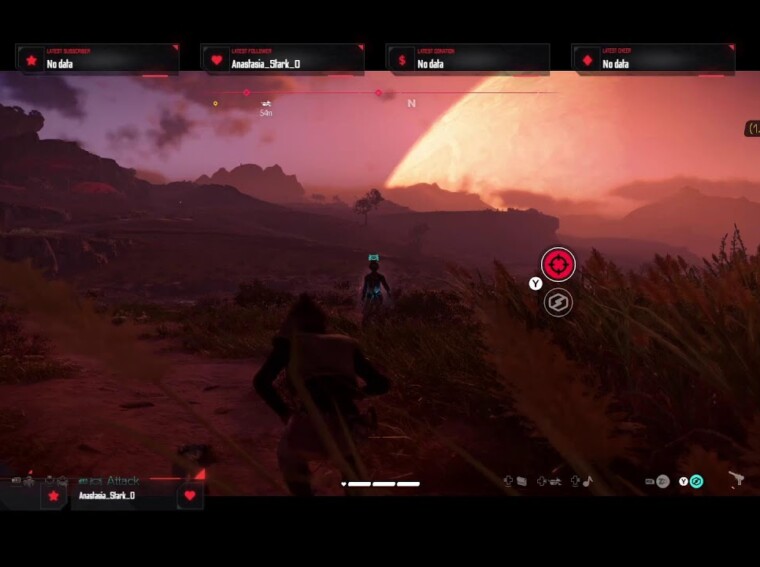The width and height of the screenshot is (760, 567).
Task: Click the star icon in the bottom-left overlay
Action: [54, 495]
